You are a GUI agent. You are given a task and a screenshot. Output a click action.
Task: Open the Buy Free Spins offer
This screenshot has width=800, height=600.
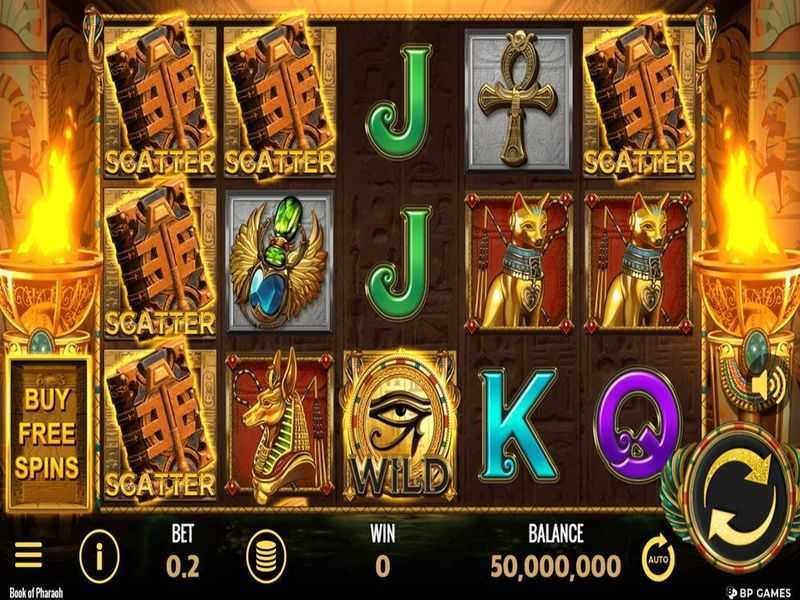tap(48, 430)
